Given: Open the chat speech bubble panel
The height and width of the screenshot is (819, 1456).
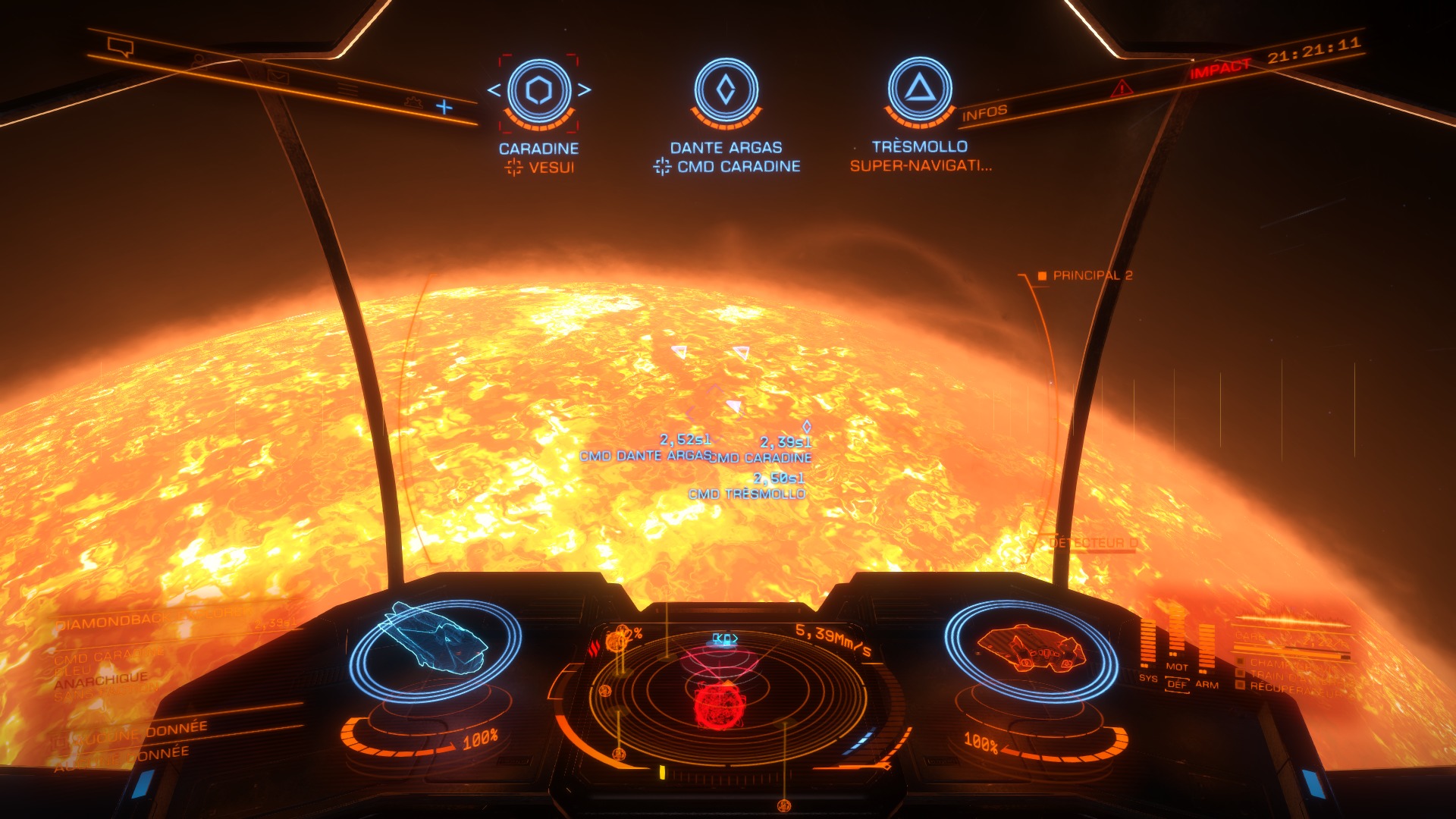Looking at the screenshot, I should (121, 49).
